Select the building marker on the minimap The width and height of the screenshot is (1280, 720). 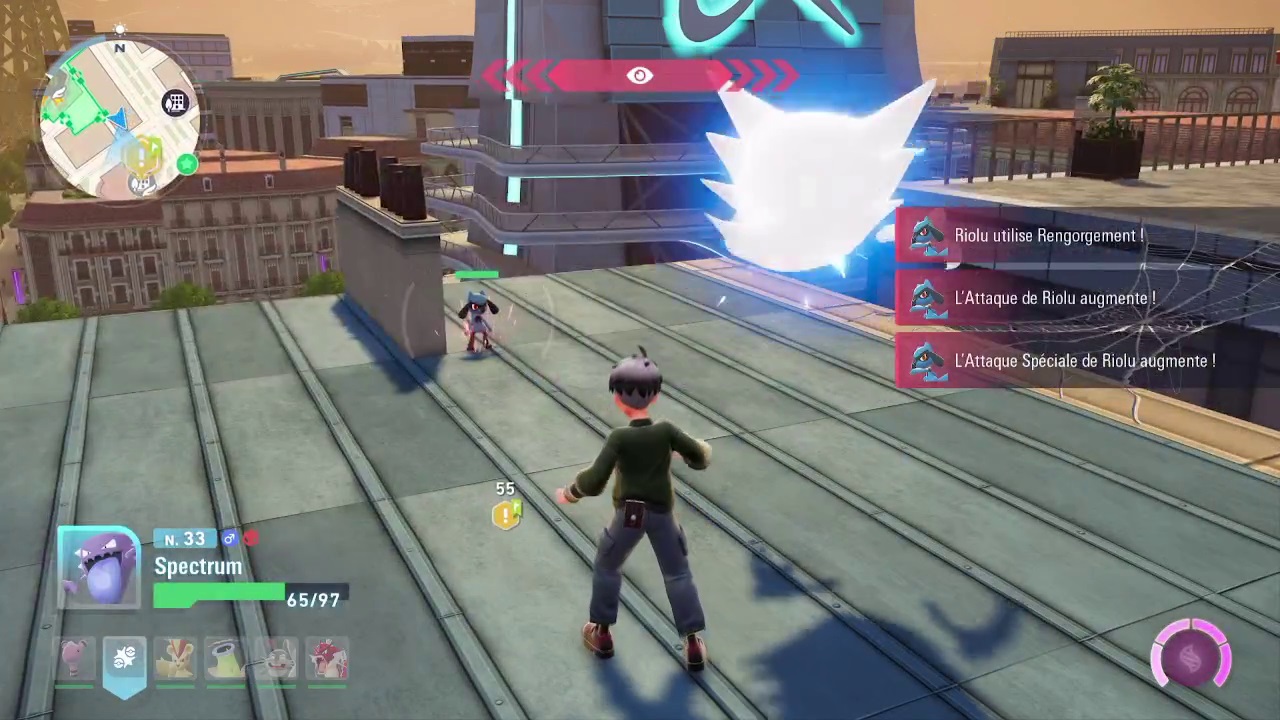pos(175,103)
